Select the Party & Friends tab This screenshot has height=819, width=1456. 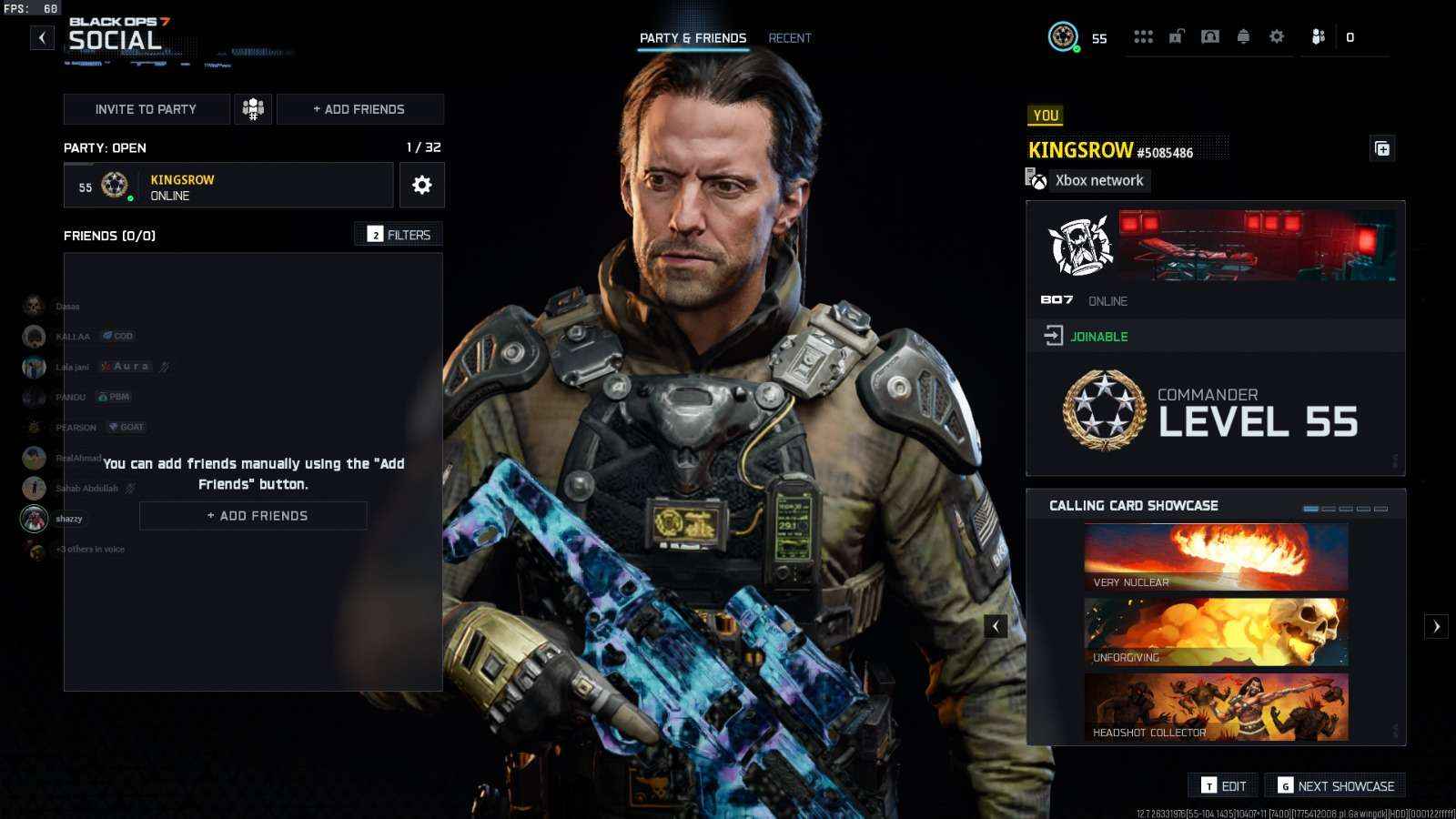(x=693, y=38)
